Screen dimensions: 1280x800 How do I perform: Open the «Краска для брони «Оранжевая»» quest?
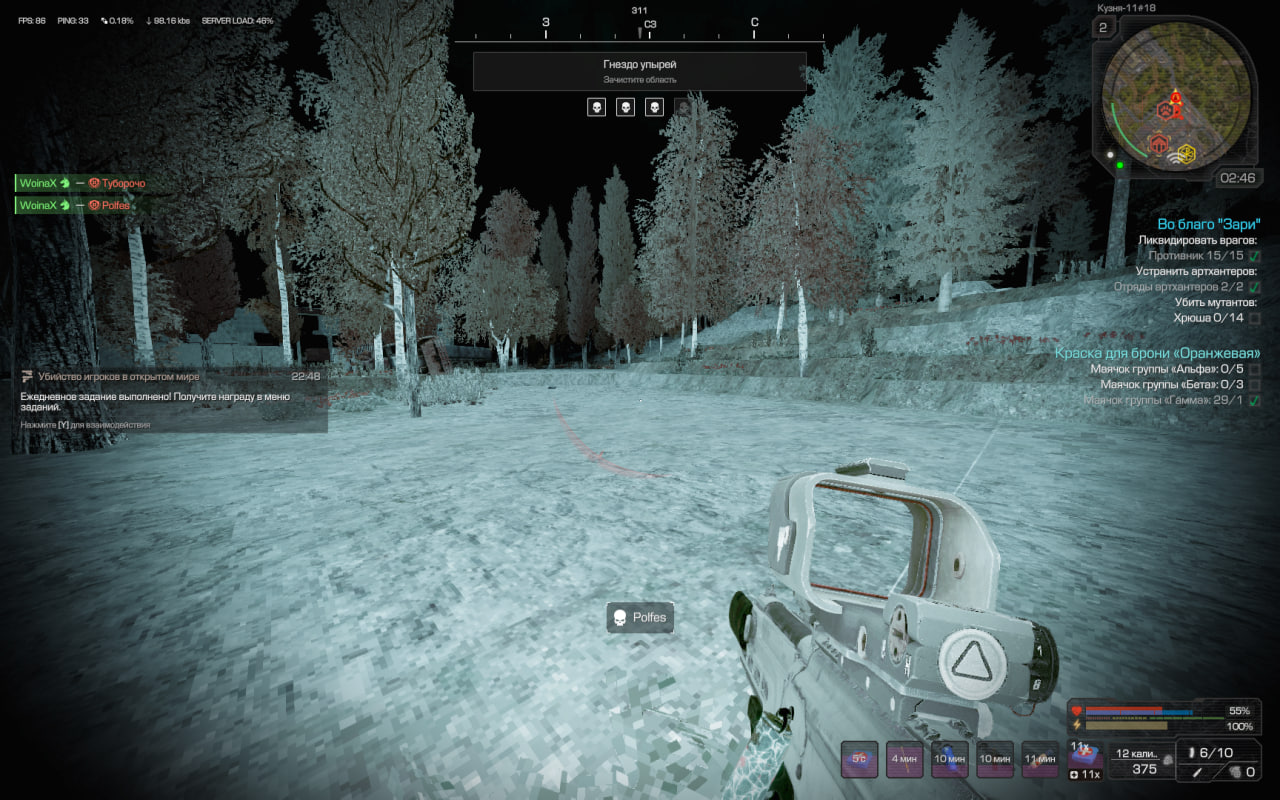[x=1157, y=353]
